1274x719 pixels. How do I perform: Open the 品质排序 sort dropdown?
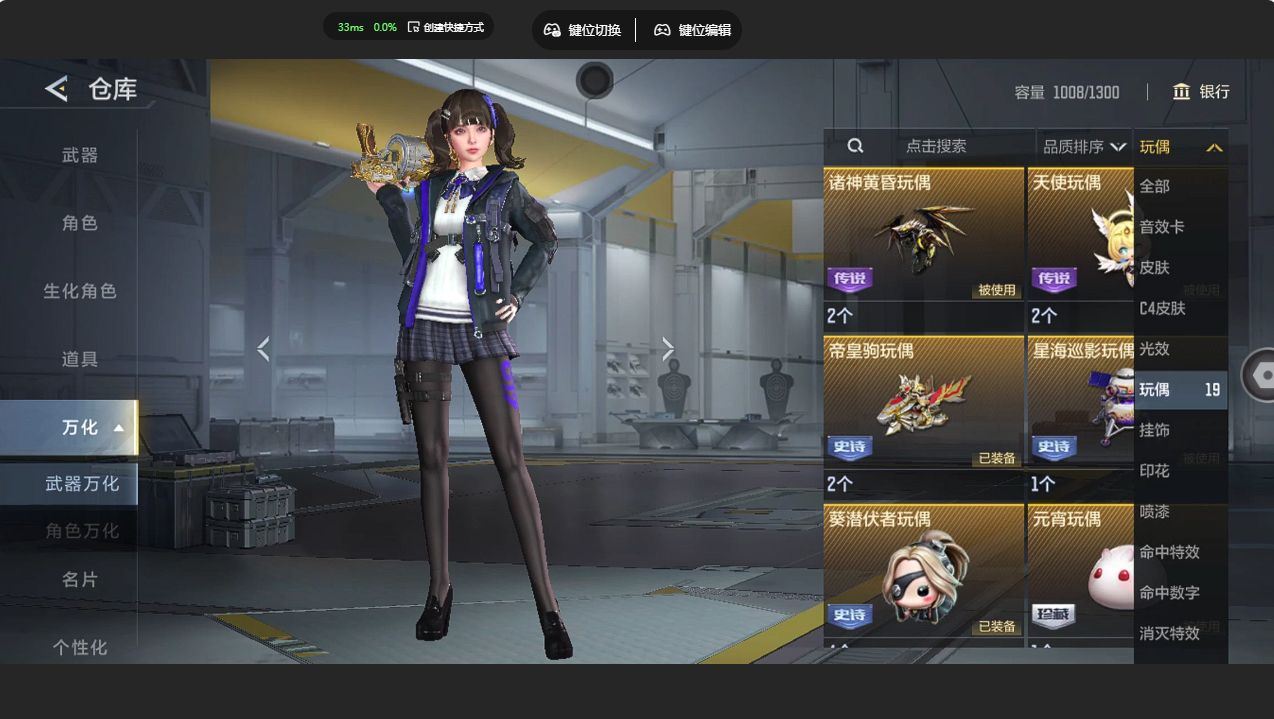[x=1084, y=147]
